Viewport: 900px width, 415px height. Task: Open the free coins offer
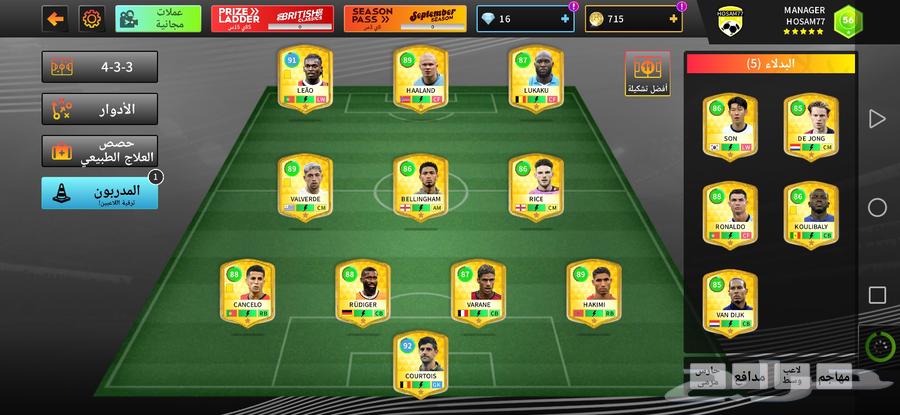pos(158,19)
